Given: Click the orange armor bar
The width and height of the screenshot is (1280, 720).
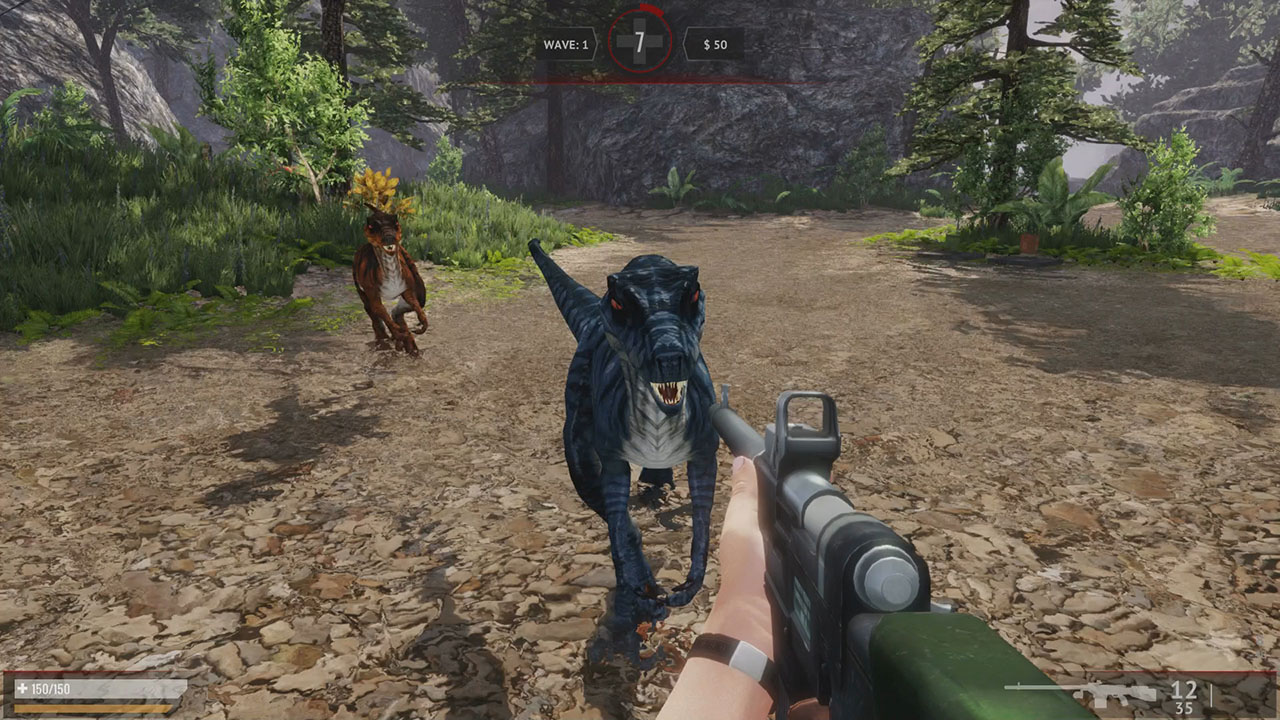Looking at the screenshot, I should tap(90, 708).
